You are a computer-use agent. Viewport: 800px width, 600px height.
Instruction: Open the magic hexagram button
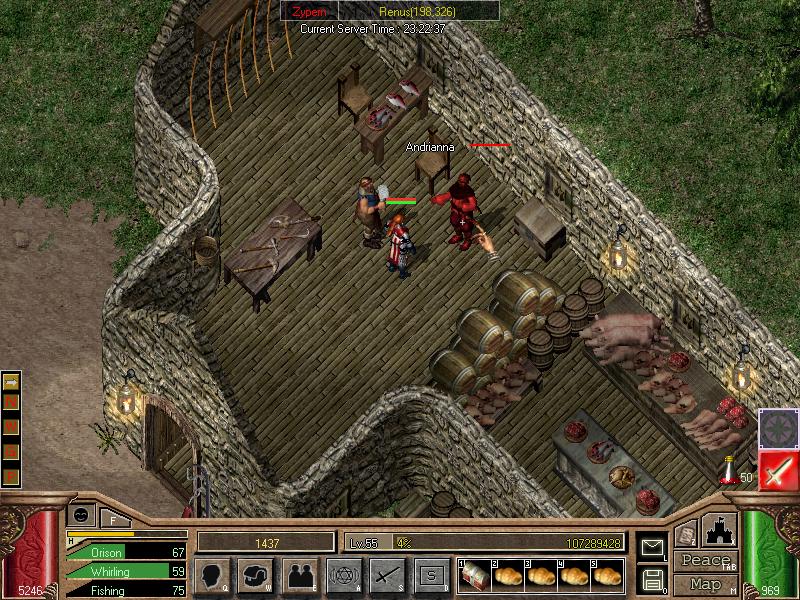click(344, 575)
